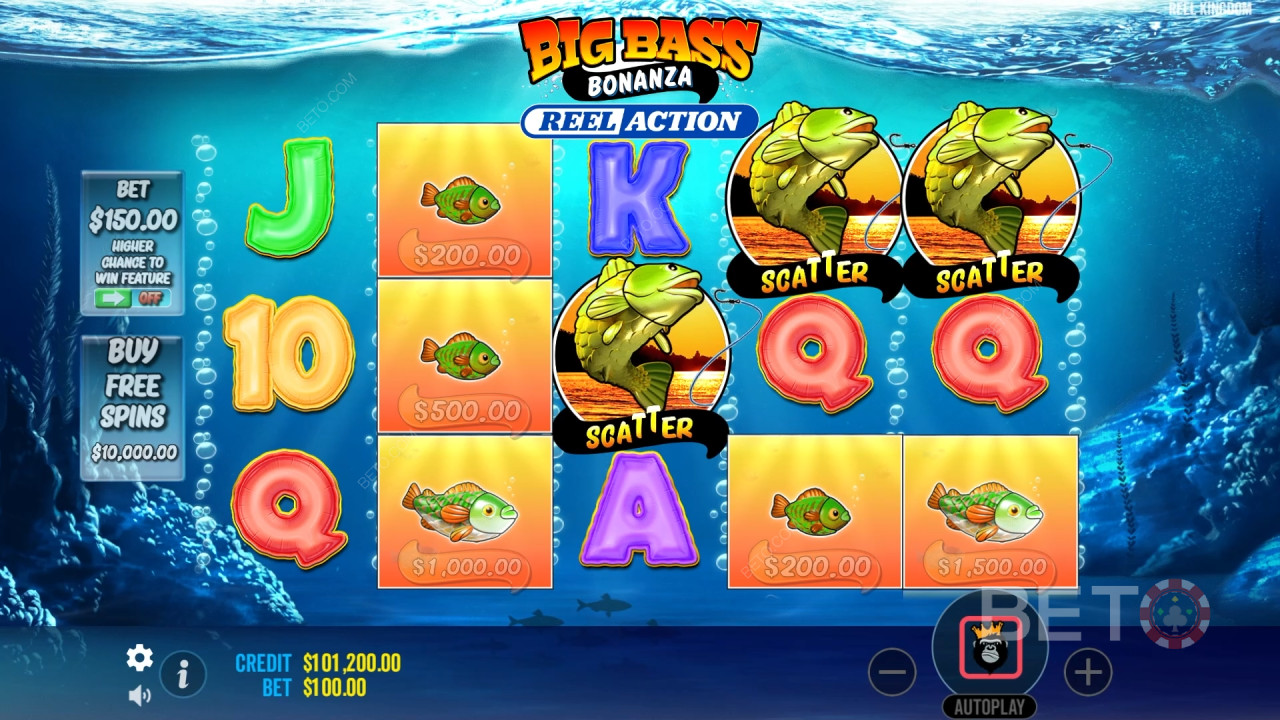
Task: Open the Autoplay options
Action: (x=990, y=706)
